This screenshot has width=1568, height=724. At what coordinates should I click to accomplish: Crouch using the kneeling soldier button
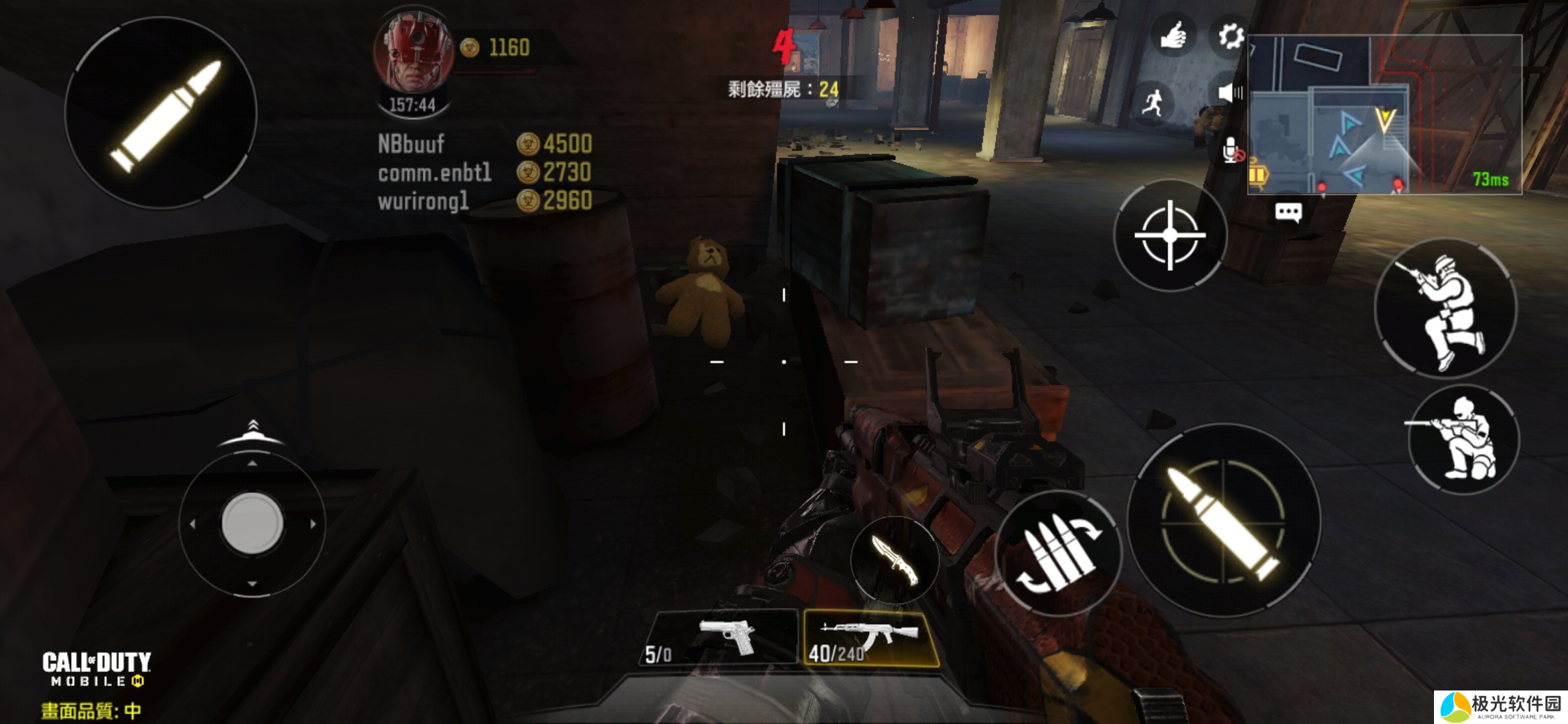click(1464, 439)
